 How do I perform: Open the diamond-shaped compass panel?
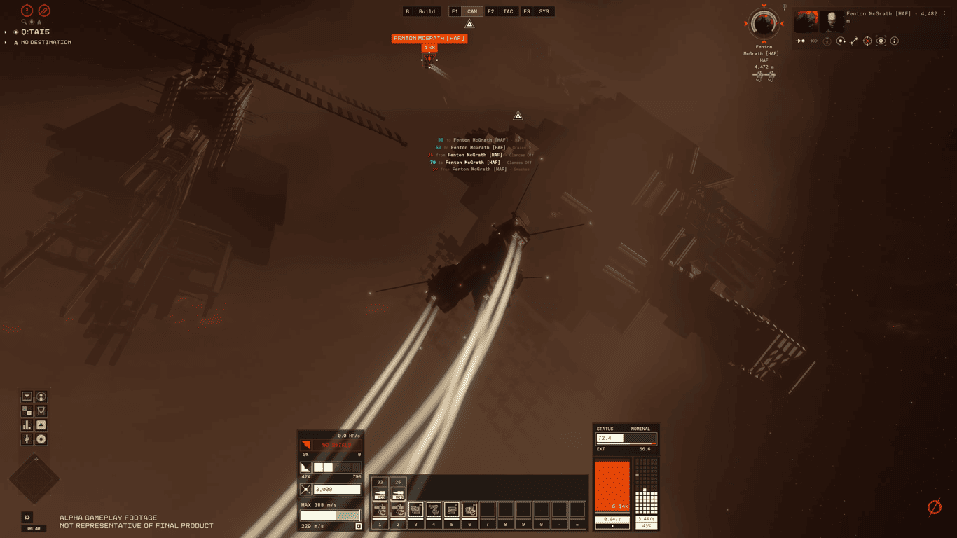tap(35, 479)
